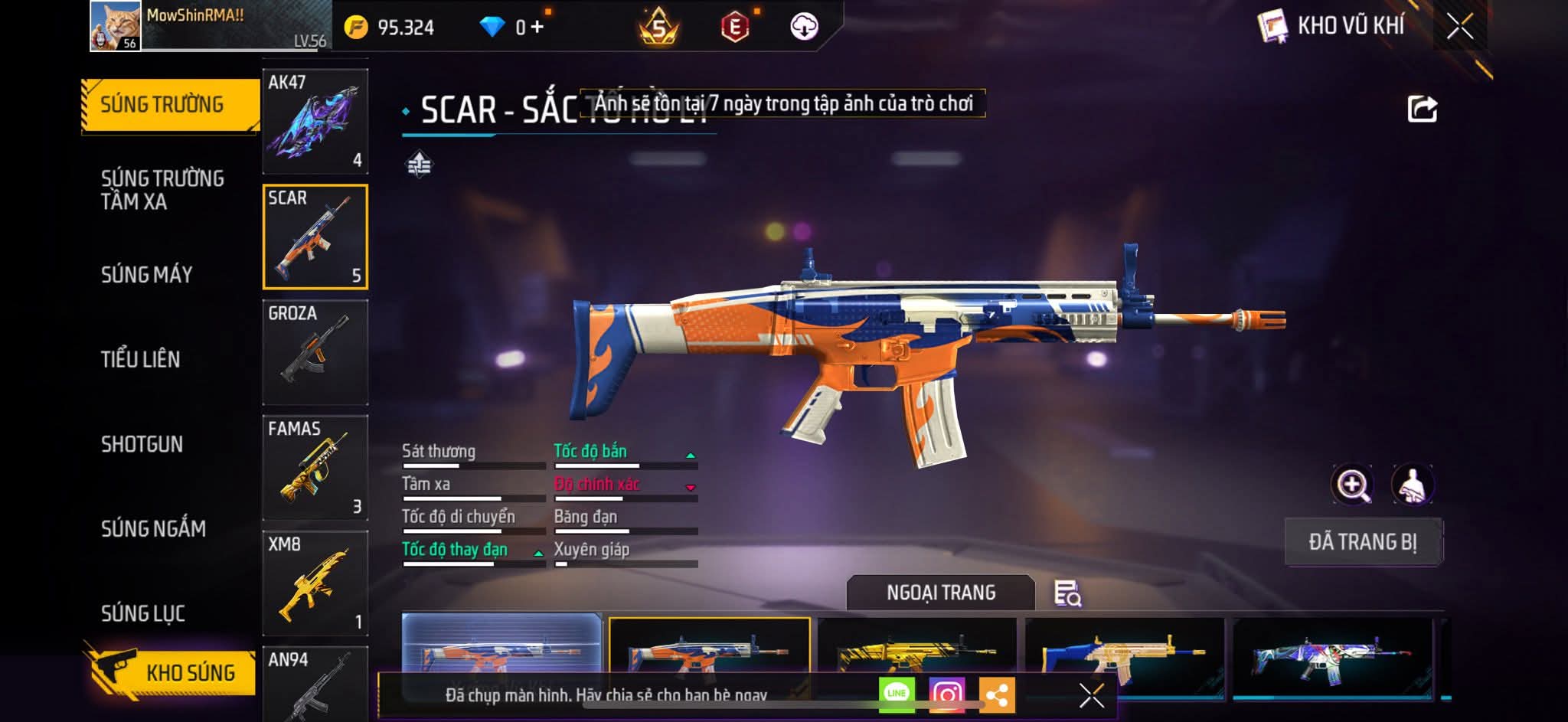
Task: Close the weapon armory screen
Action: [1459, 27]
